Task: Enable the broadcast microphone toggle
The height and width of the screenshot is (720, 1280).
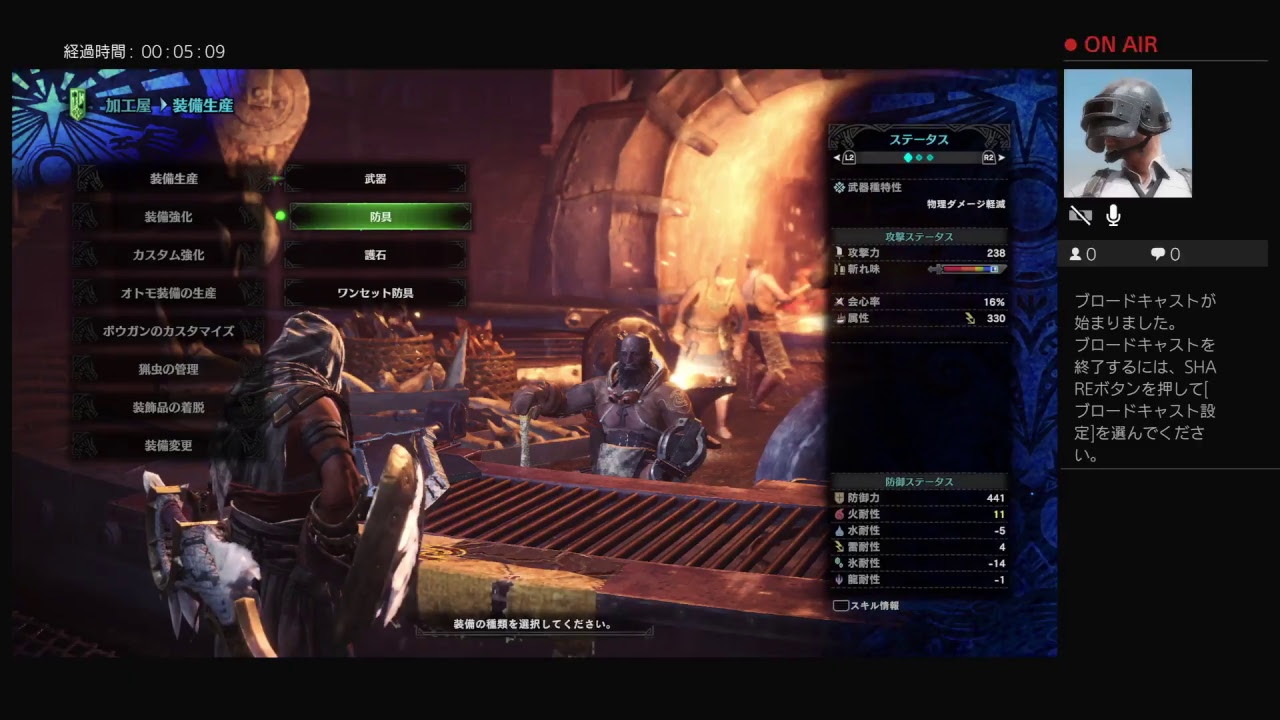Action: click(1112, 215)
